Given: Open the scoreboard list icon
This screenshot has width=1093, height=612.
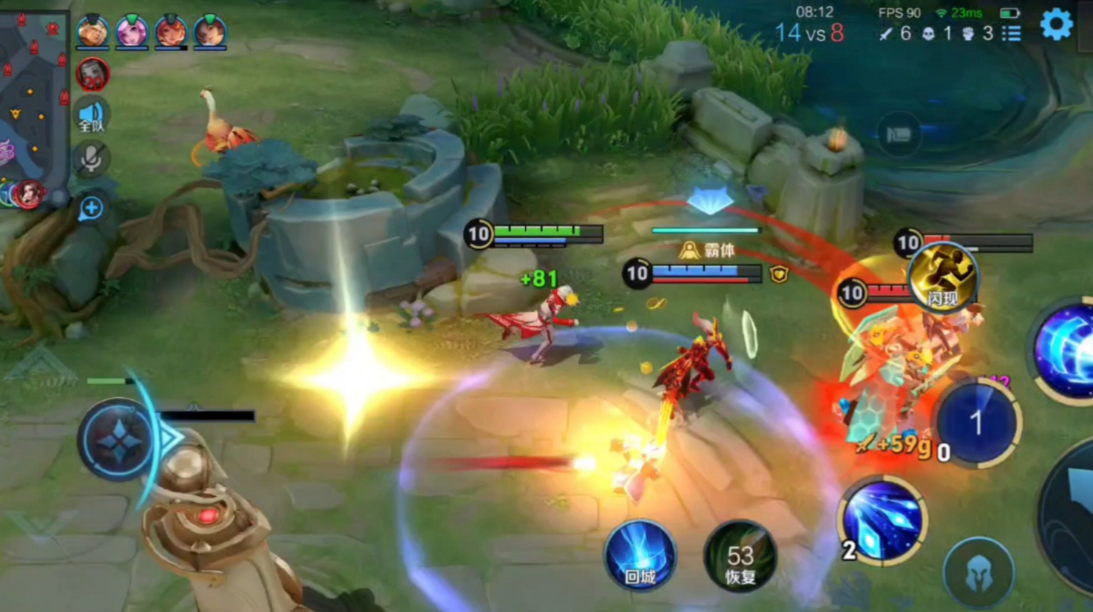Looking at the screenshot, I should [x=1012, y=33].
